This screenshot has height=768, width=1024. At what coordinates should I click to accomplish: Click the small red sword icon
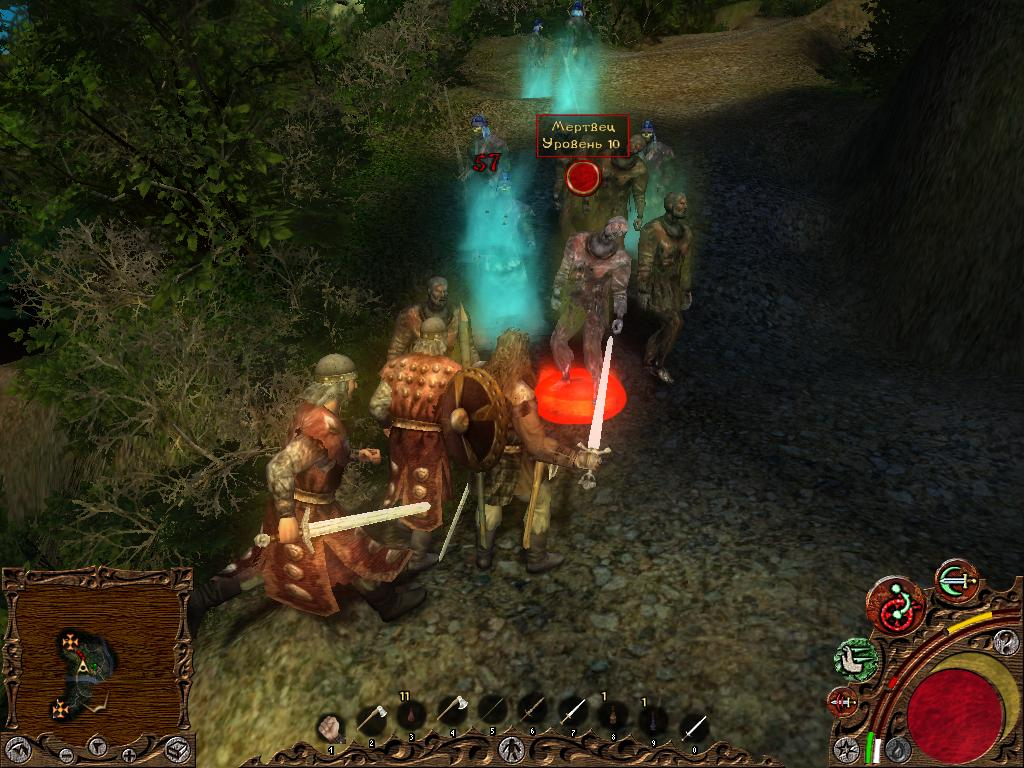[842, 702]
